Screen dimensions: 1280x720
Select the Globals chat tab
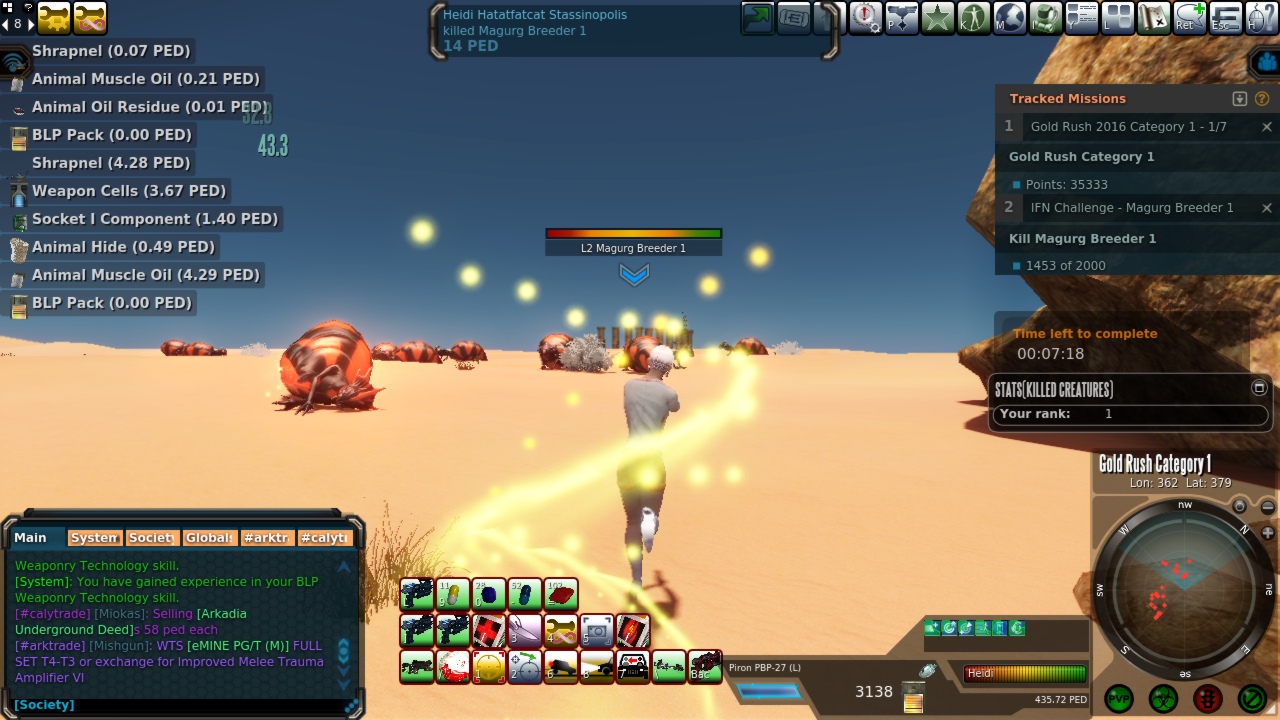click(210, 538)
